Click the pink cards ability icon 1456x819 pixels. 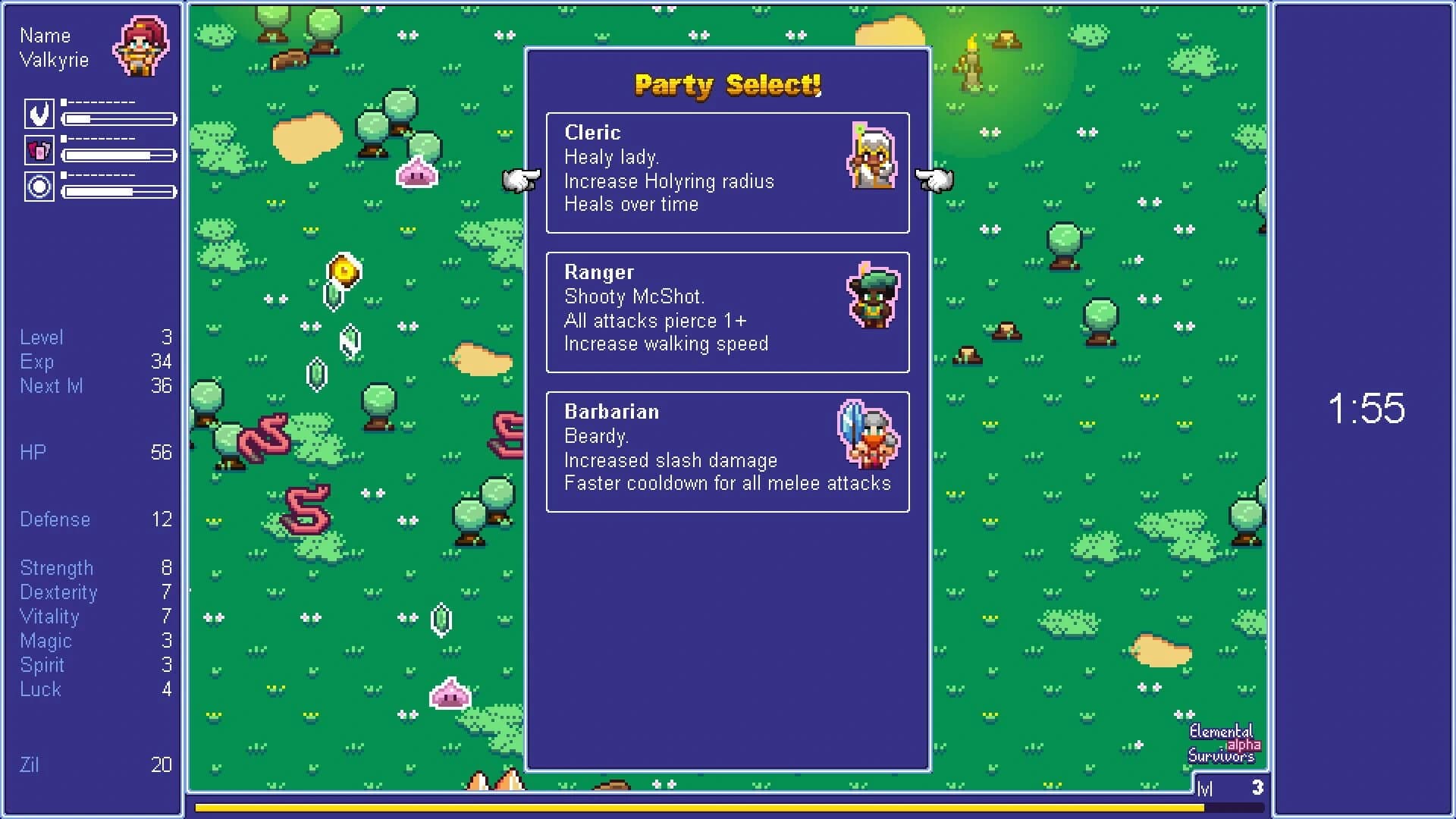pos(39,151)
